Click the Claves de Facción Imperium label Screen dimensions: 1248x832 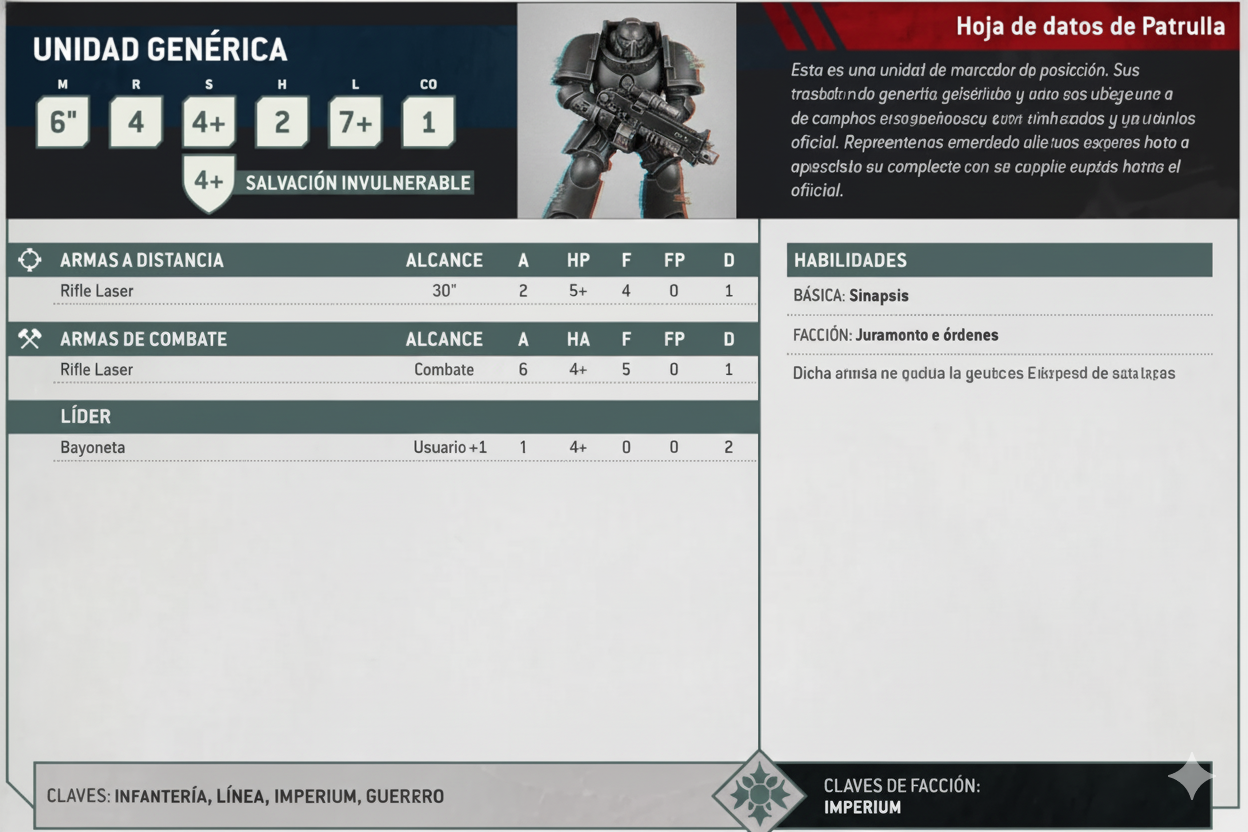coord(900,796)
